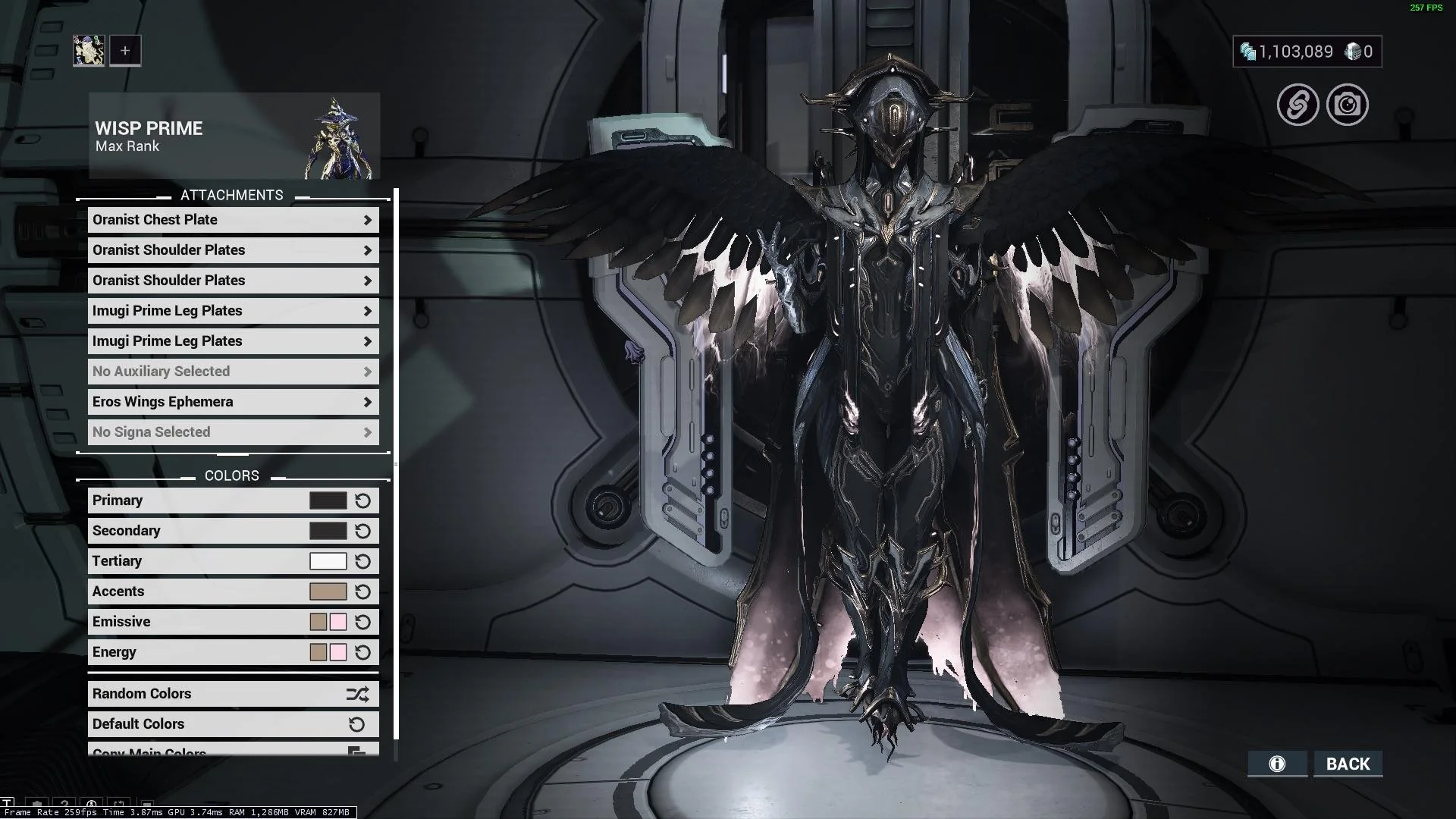Open the platinum currency balance
Viewport: 1456px width, 819px height.
coord(1287,52)
